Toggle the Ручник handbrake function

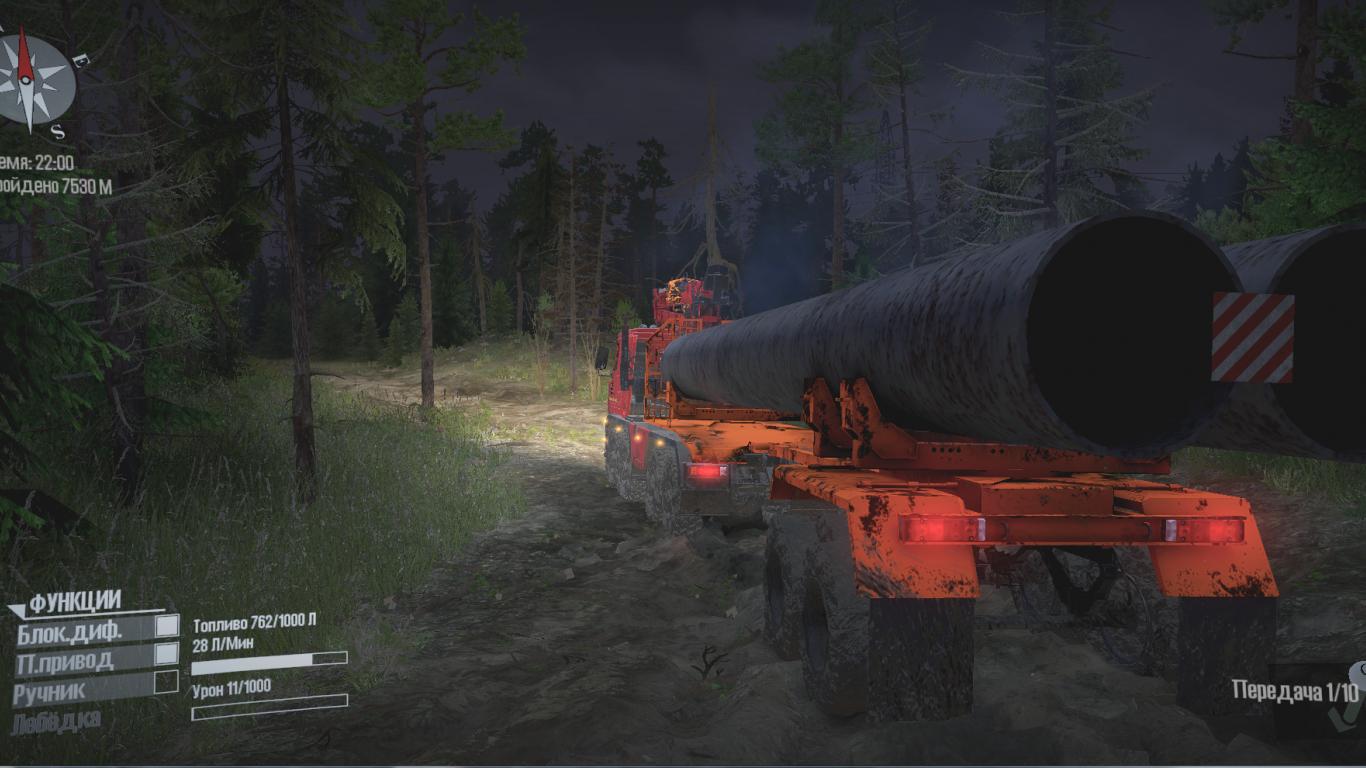coord(166,682)
